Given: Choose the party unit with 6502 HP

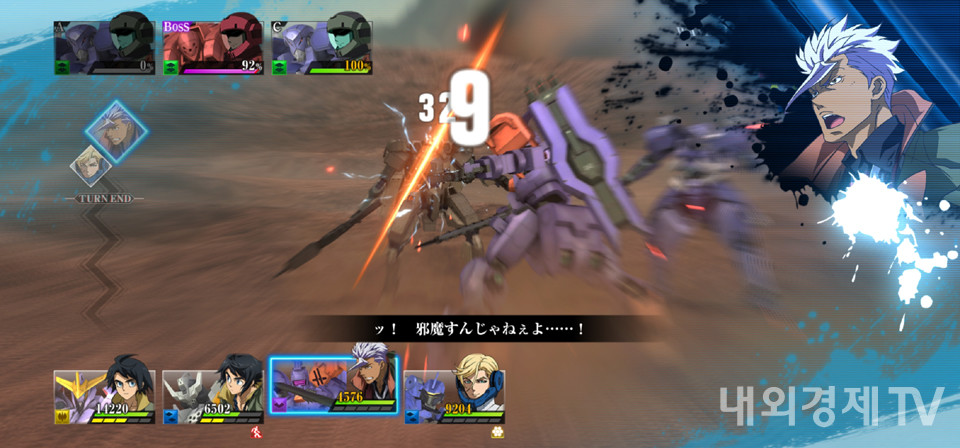Looking at the screenshot, I should (x=213, y=396).
